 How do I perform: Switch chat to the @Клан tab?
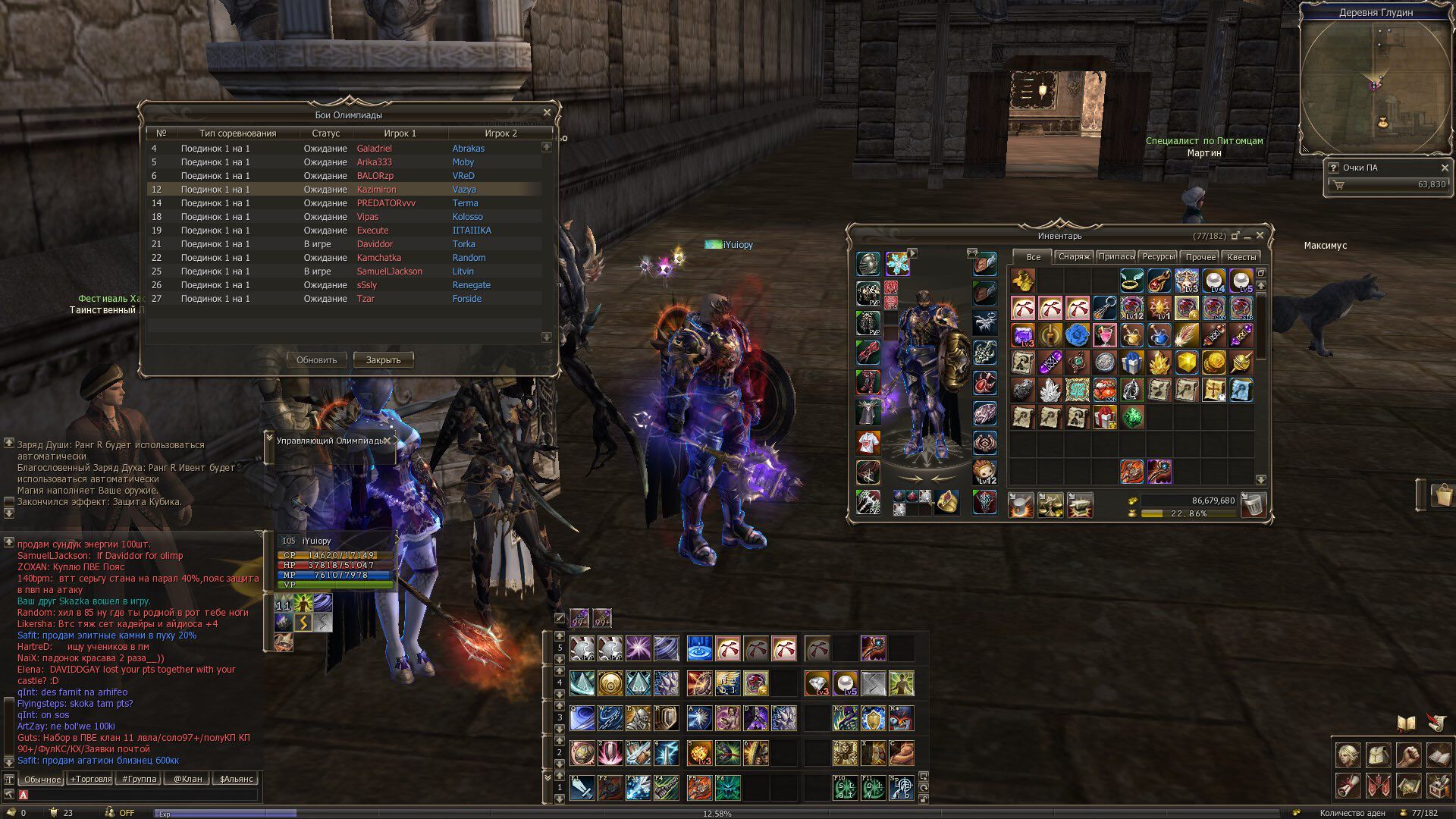[x=187, y=779]
